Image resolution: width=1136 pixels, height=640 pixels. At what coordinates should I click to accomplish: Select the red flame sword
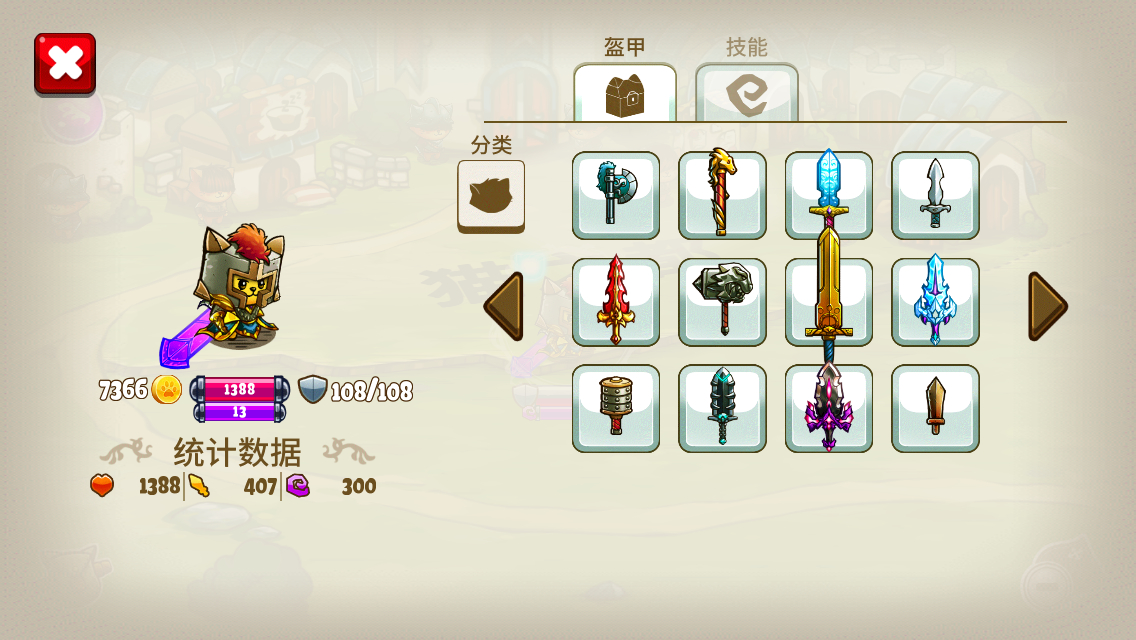pyautogui.click(x=616, y=302)
